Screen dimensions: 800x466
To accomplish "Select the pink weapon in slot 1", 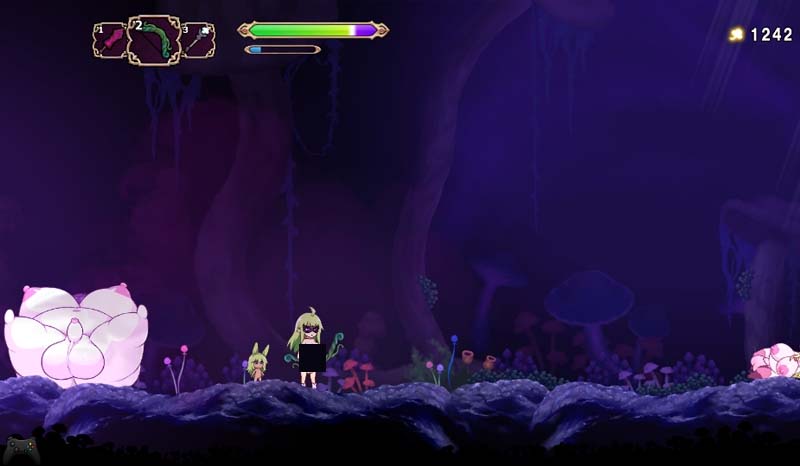I will (109, 41).
